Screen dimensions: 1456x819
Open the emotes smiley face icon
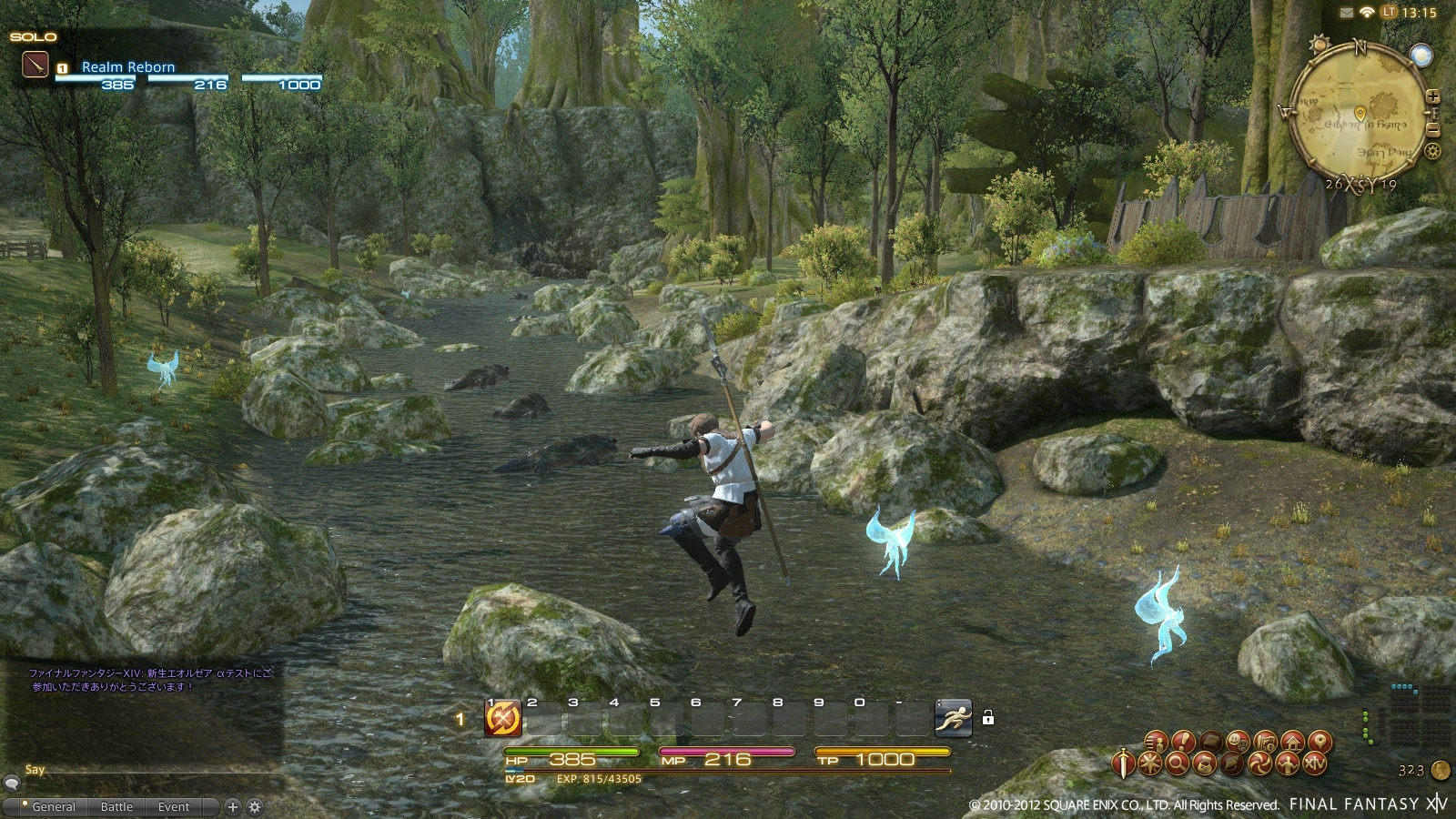(1238, 742)
